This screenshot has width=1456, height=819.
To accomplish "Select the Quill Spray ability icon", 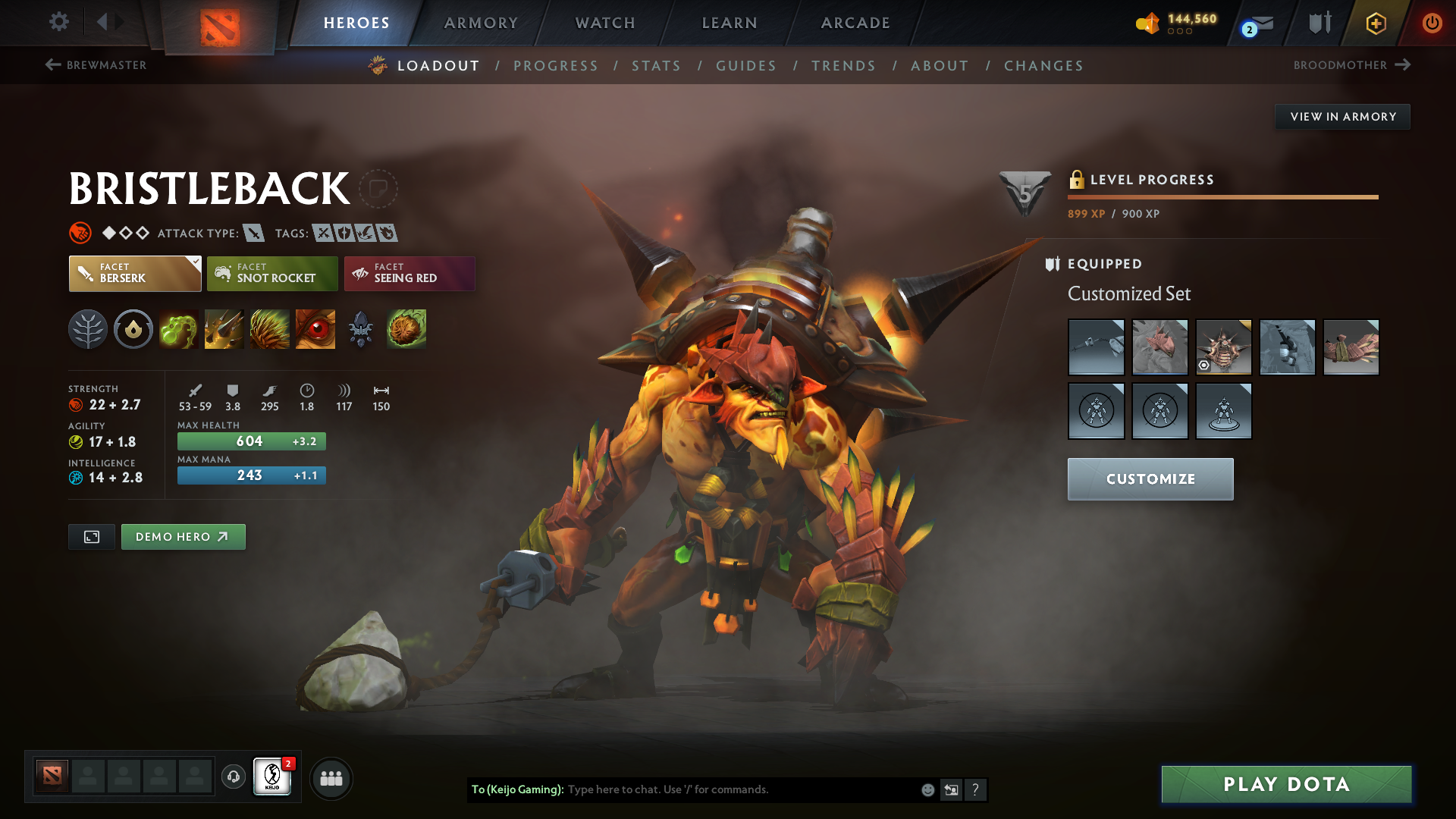I will pos(224,329).
